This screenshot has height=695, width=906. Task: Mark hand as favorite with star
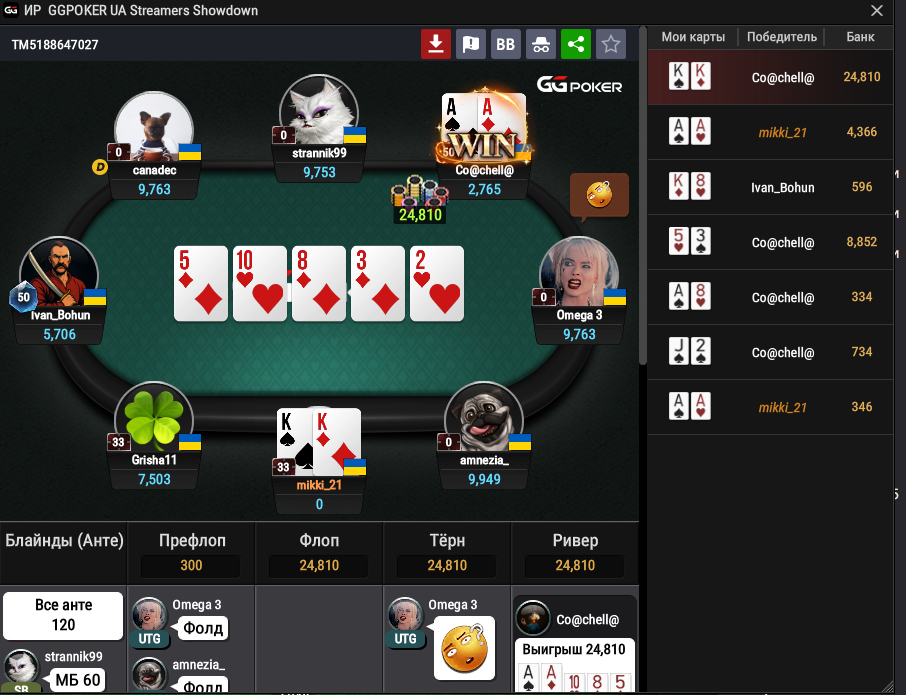tap(610, 44)
